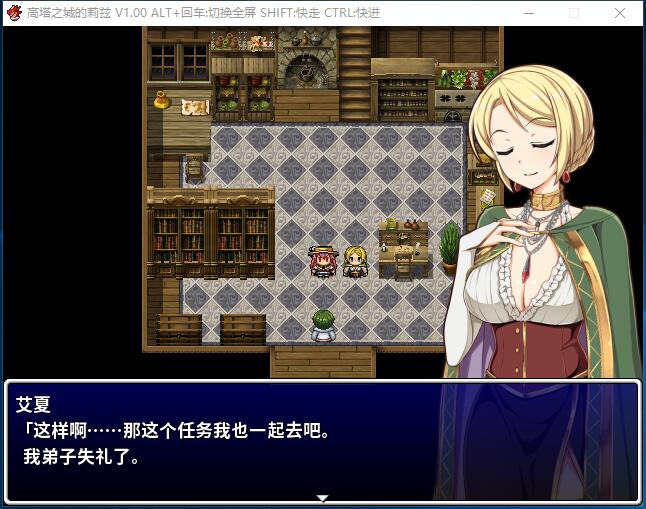The width and height of the screenshot is (646, 509).
Task: Close the game window
Action: click(x=621, y=13)
